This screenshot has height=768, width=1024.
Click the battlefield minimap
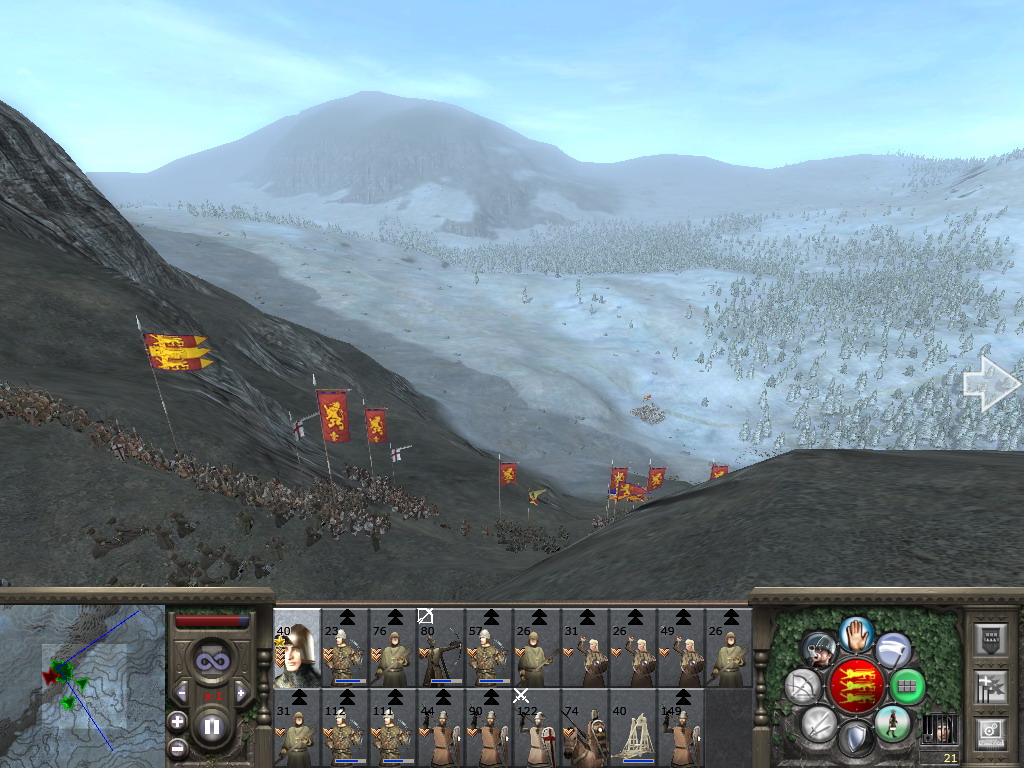coord(82,679)
